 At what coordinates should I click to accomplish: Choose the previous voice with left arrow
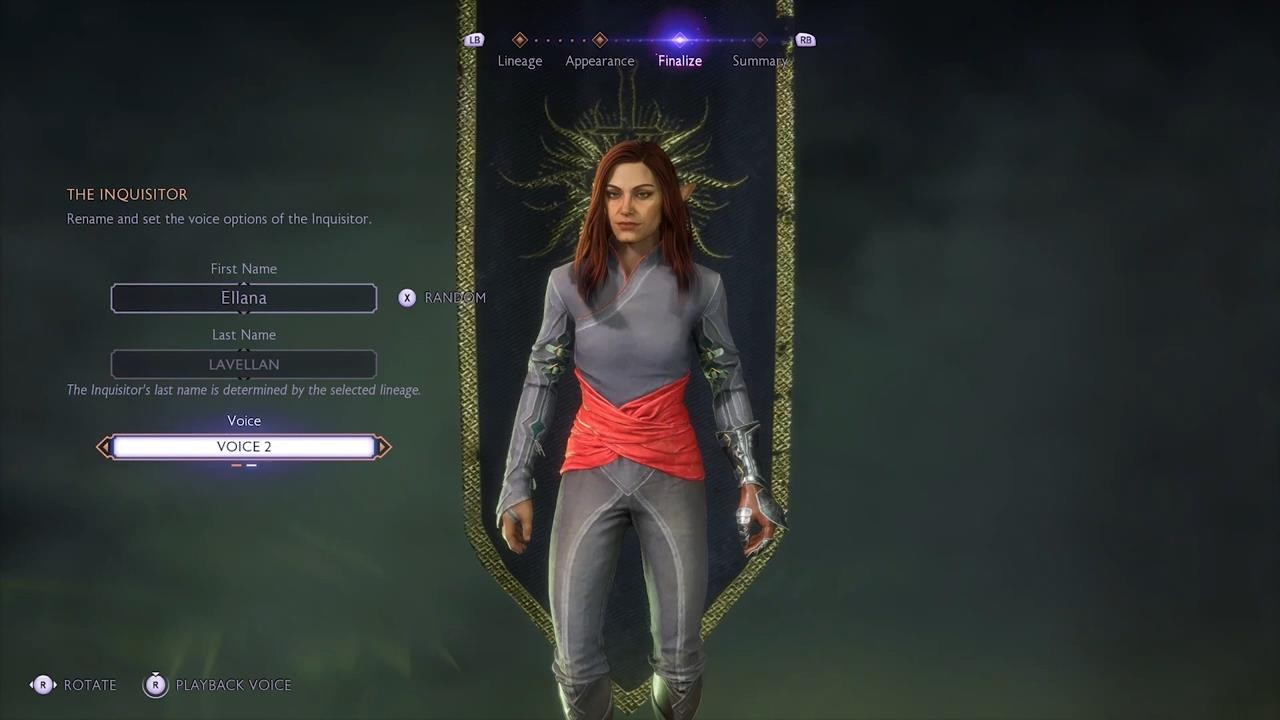(103, 447)
